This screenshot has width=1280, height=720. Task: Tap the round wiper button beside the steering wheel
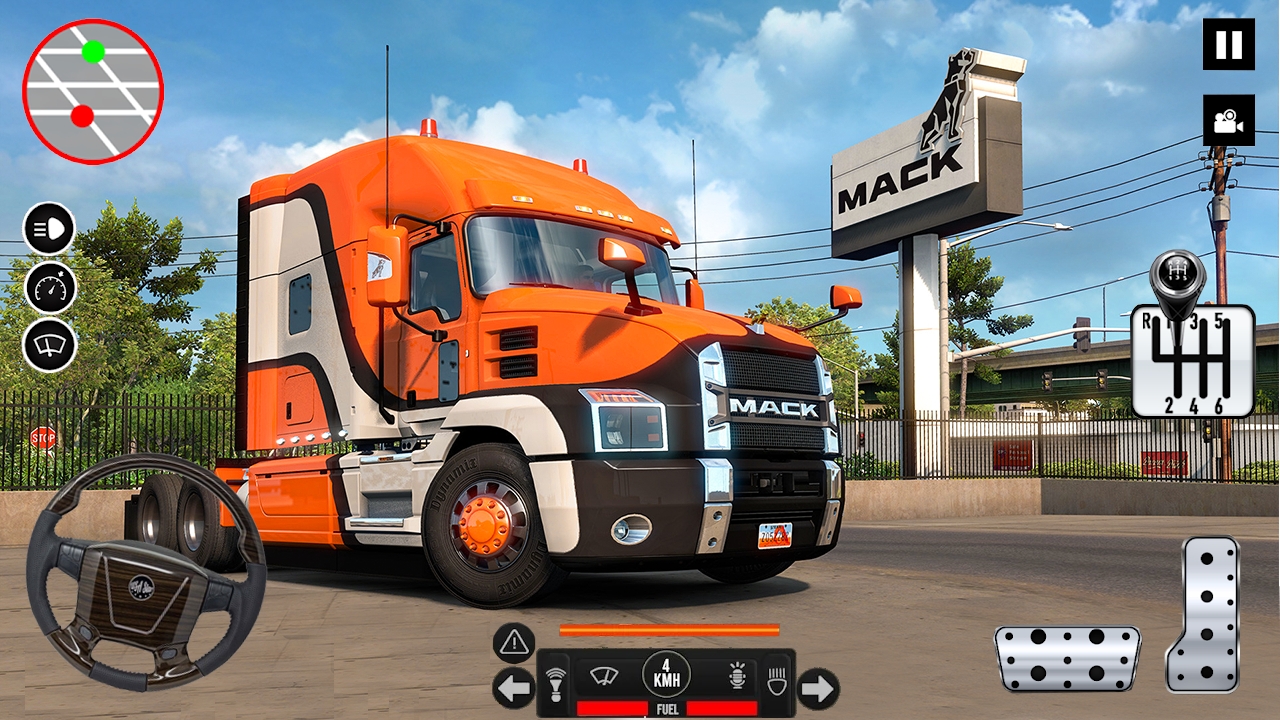click(x=50, y=344)
